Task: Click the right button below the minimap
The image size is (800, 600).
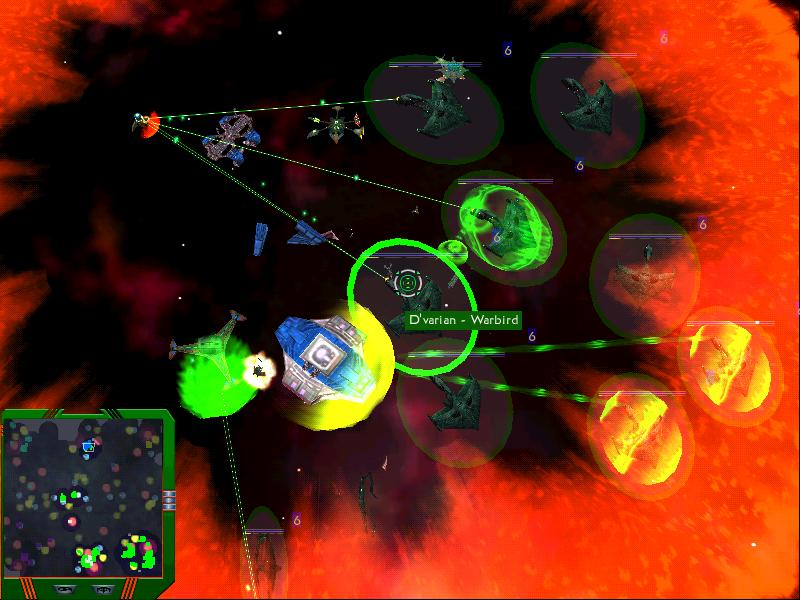Action: [x=103, y=589]
